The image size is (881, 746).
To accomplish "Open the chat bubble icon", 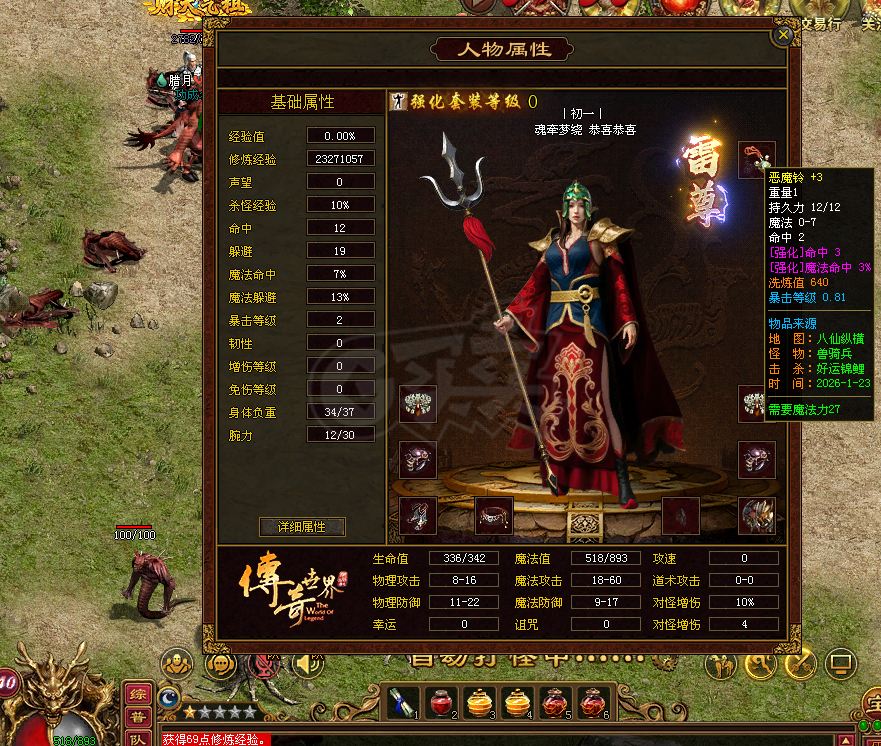I will tap(222, 663).
